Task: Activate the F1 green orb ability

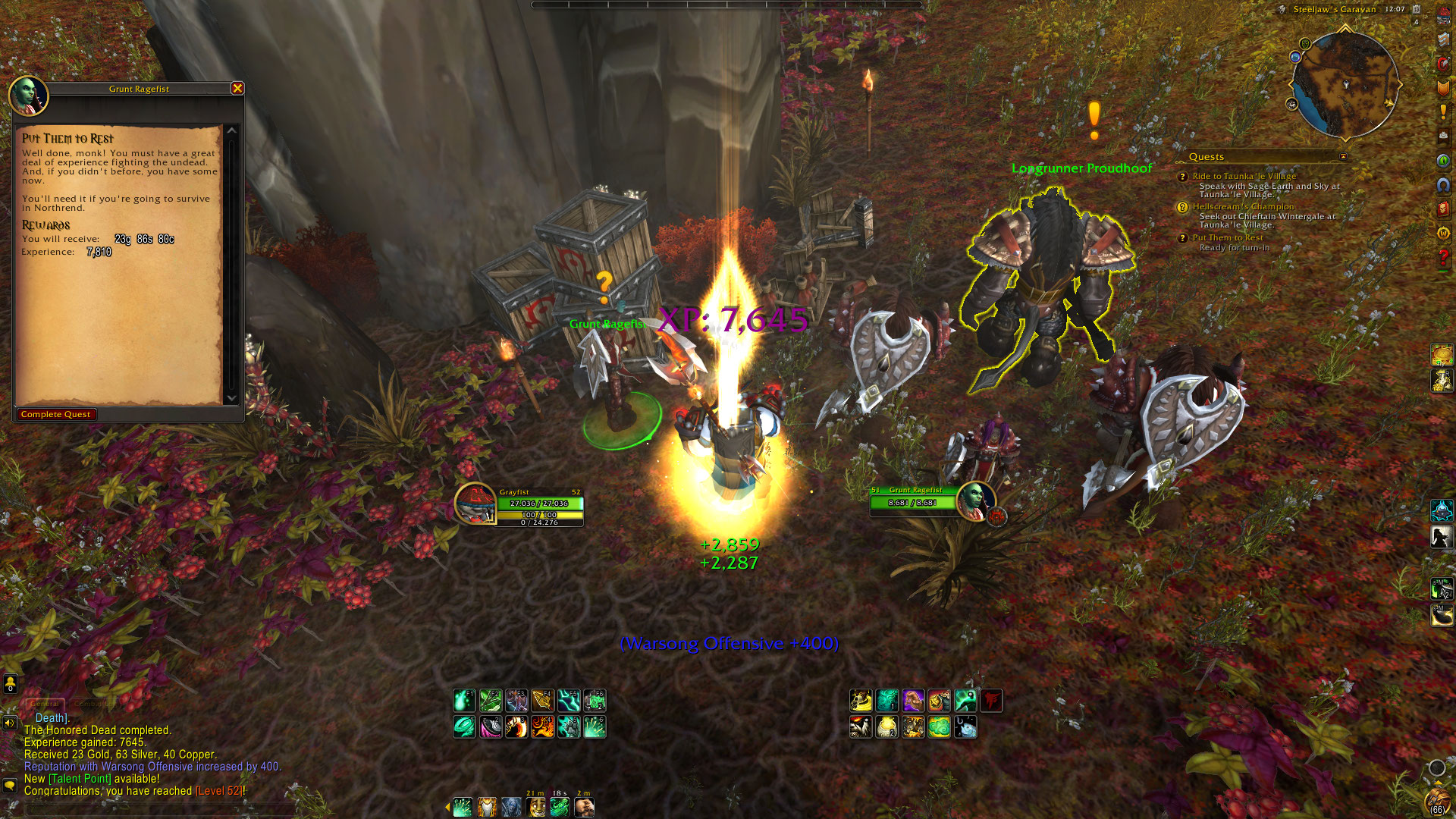Action: (x=464, y=701)
